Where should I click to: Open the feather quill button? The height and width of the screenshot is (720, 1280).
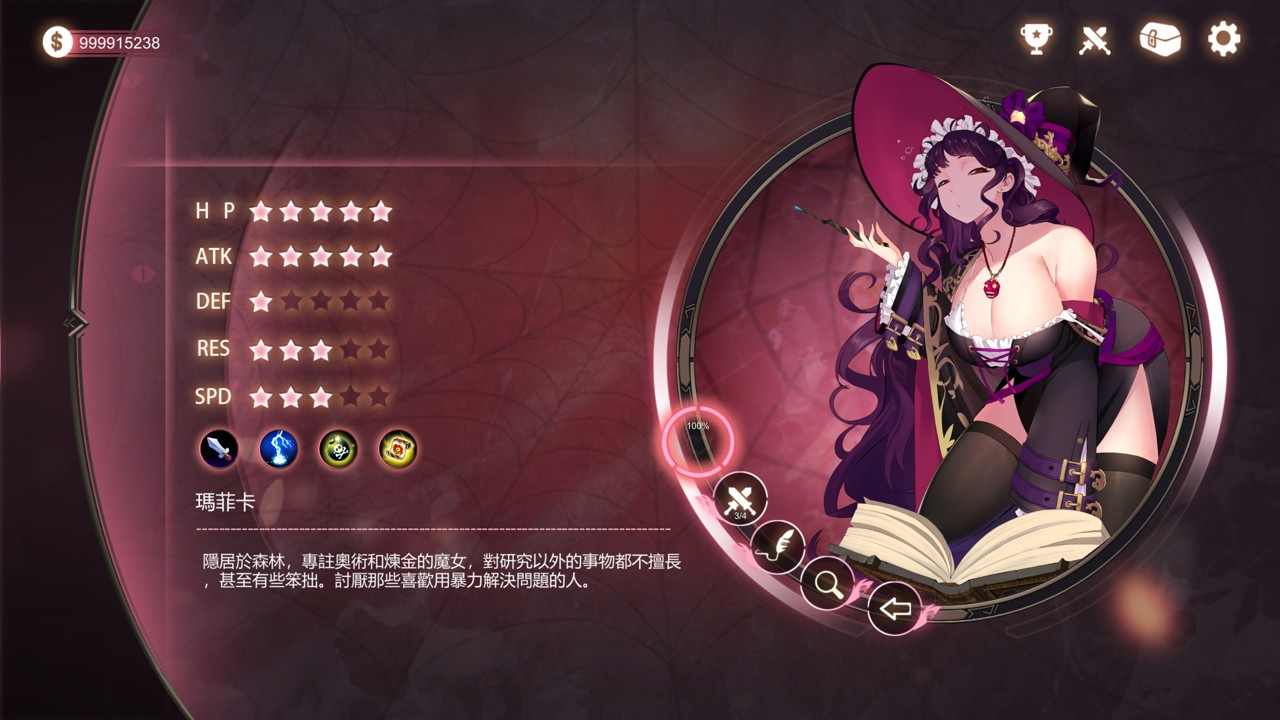point(778,546)
